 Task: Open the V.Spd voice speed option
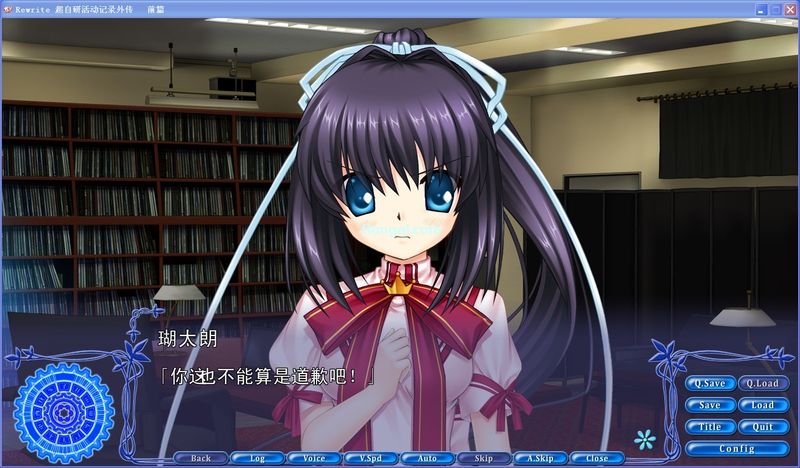[x=370, y=458]
